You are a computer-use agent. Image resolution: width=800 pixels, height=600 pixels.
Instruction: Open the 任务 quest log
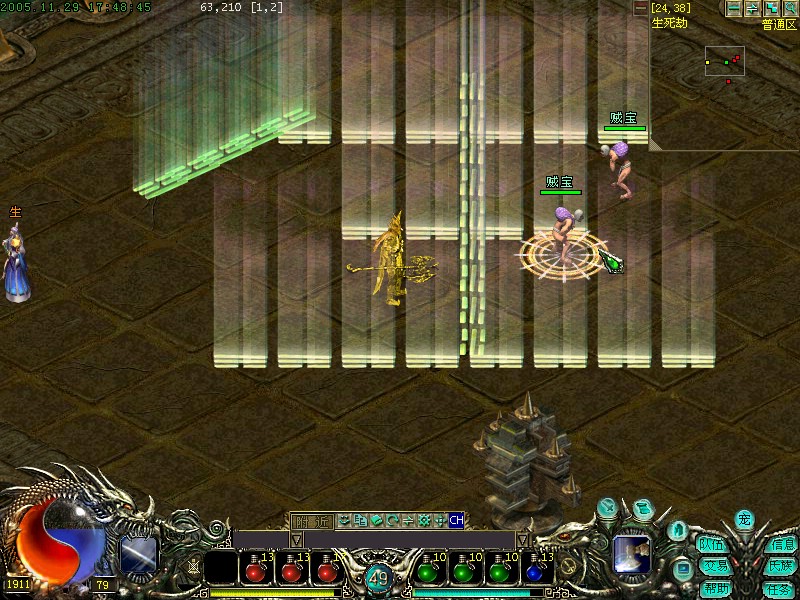point(780,589)
